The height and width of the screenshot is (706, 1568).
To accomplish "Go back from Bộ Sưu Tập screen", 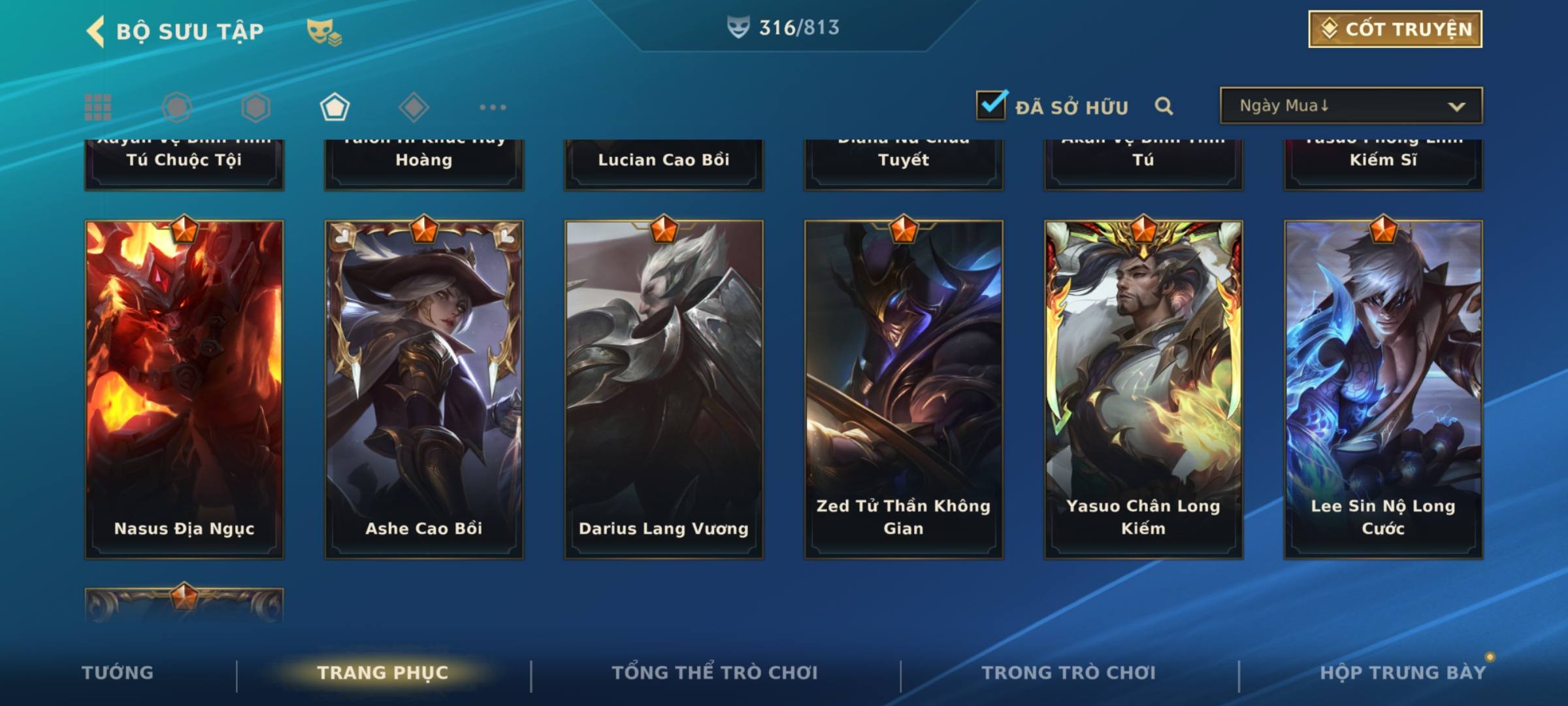I will coord(96,31).
